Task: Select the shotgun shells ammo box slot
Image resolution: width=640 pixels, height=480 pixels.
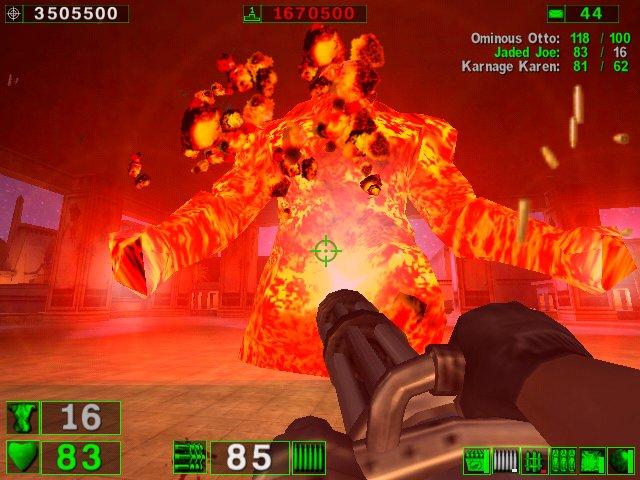Action: [x=477, y=461]
